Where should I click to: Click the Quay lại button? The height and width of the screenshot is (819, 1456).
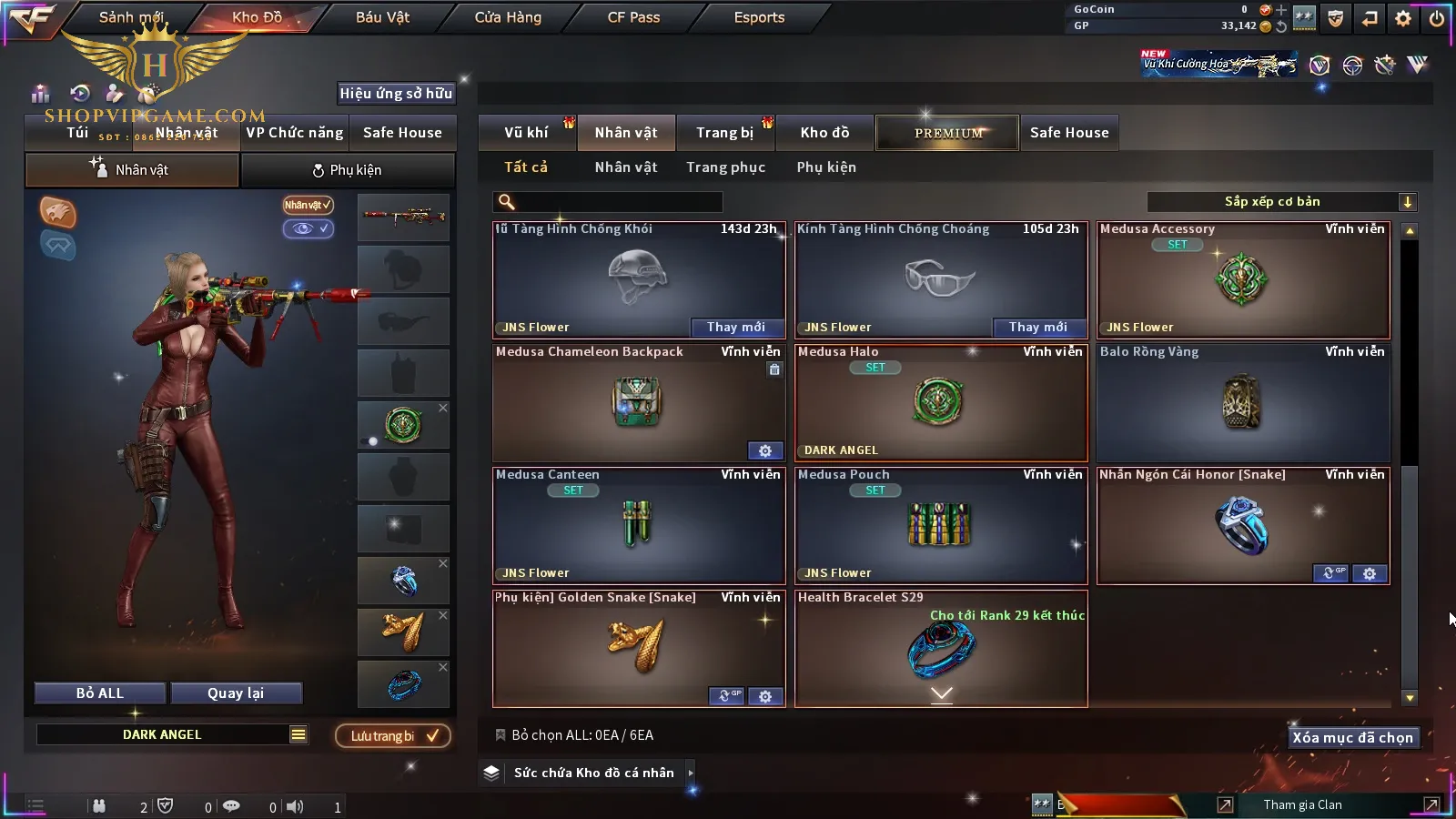[x=236, y=693]
